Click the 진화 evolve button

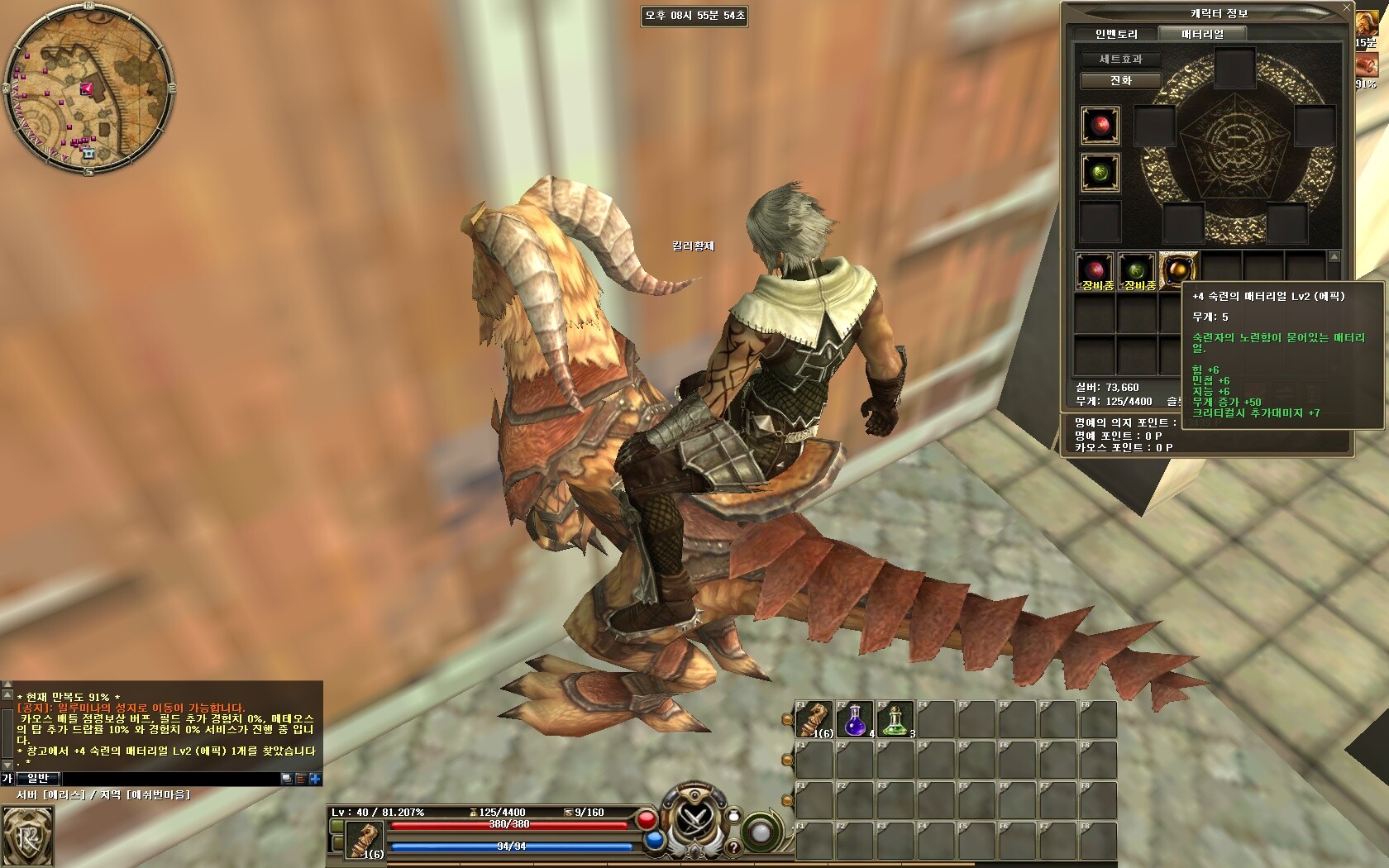[1120, 81]
